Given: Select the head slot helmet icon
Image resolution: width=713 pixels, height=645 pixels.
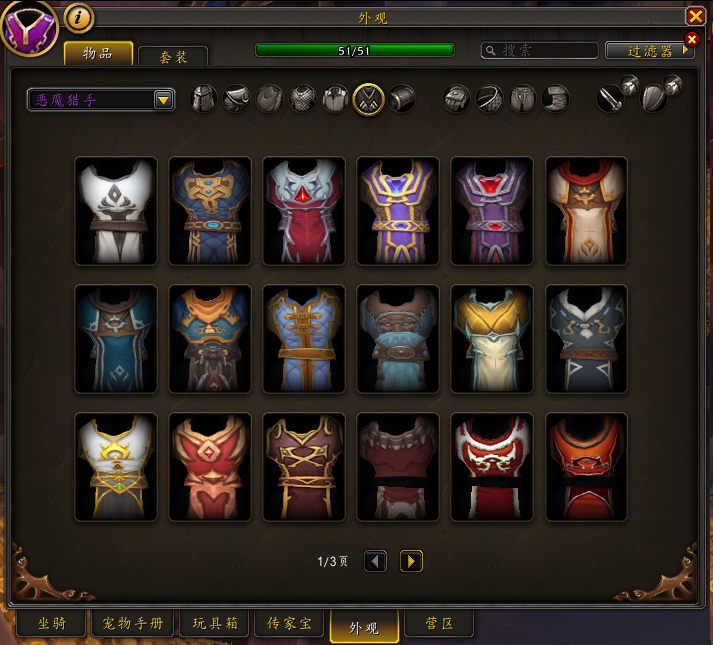Looking at the screenshot, I should point(204,98).
